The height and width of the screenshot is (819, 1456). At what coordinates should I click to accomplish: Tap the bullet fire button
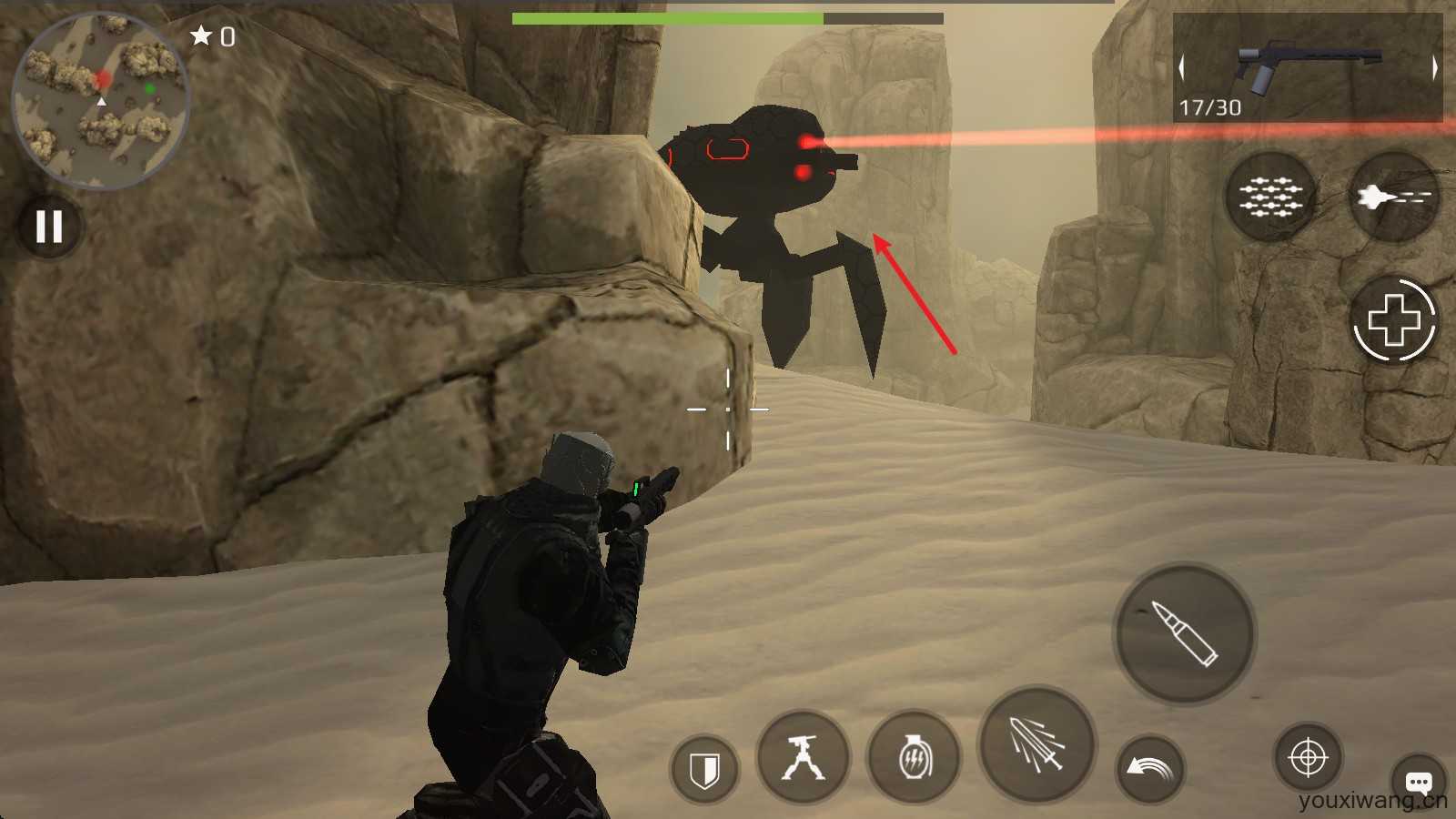[x=1185, y=633]
